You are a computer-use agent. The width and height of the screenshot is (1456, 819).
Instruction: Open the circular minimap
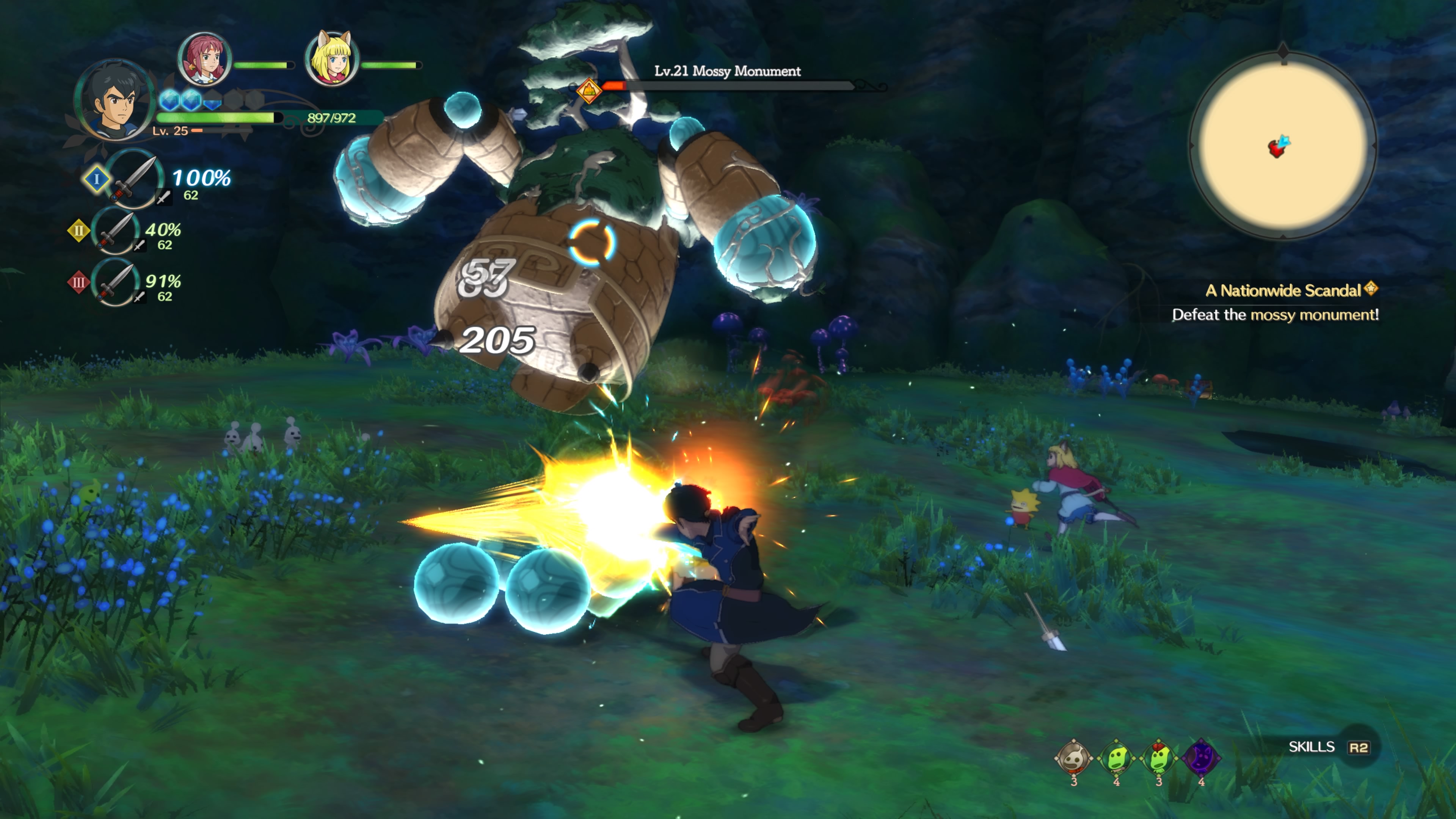[x=1282, y=146]
